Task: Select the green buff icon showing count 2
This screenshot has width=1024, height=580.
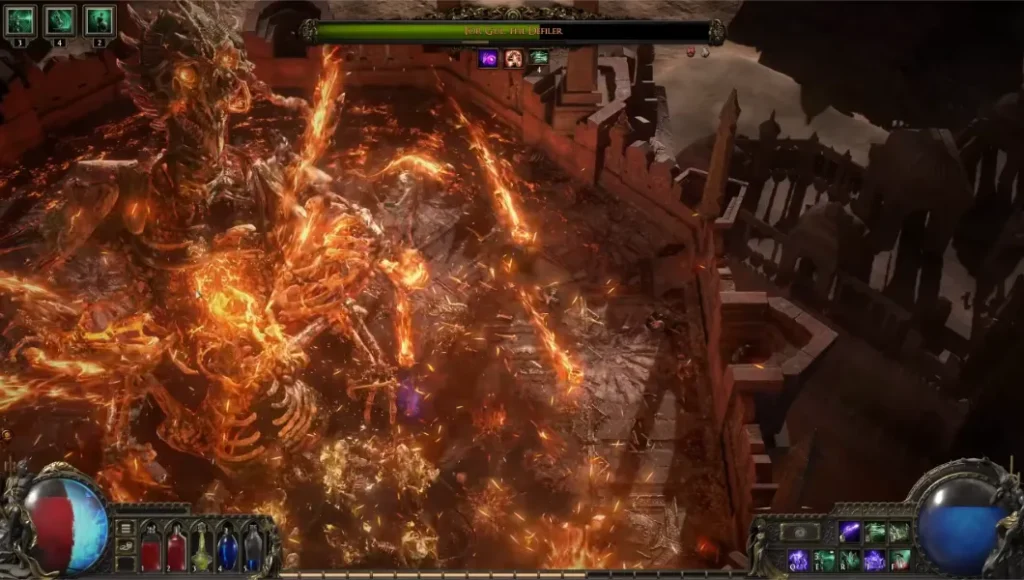Action: 99,19
